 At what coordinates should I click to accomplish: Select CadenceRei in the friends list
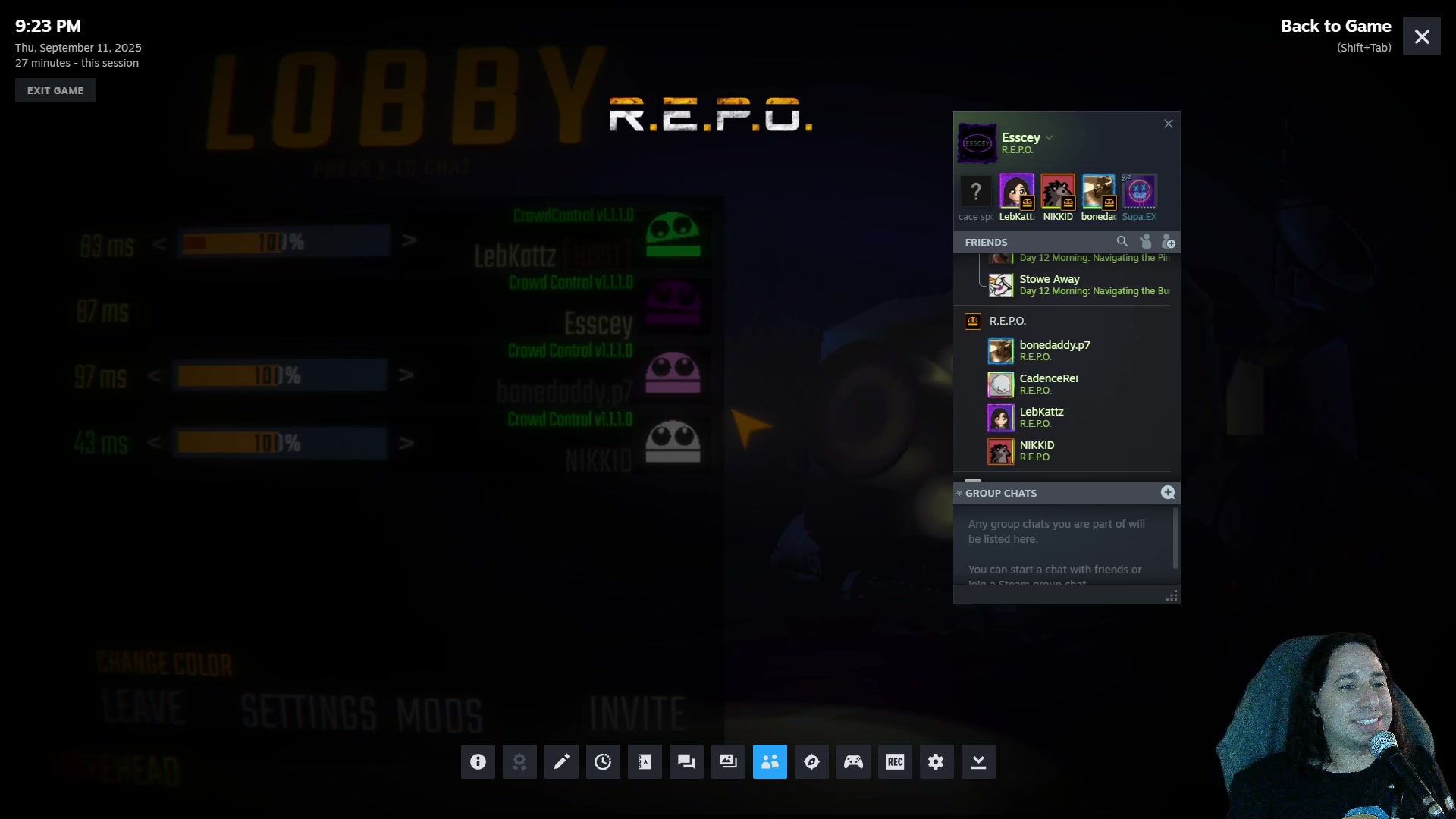pos(1048,384)
